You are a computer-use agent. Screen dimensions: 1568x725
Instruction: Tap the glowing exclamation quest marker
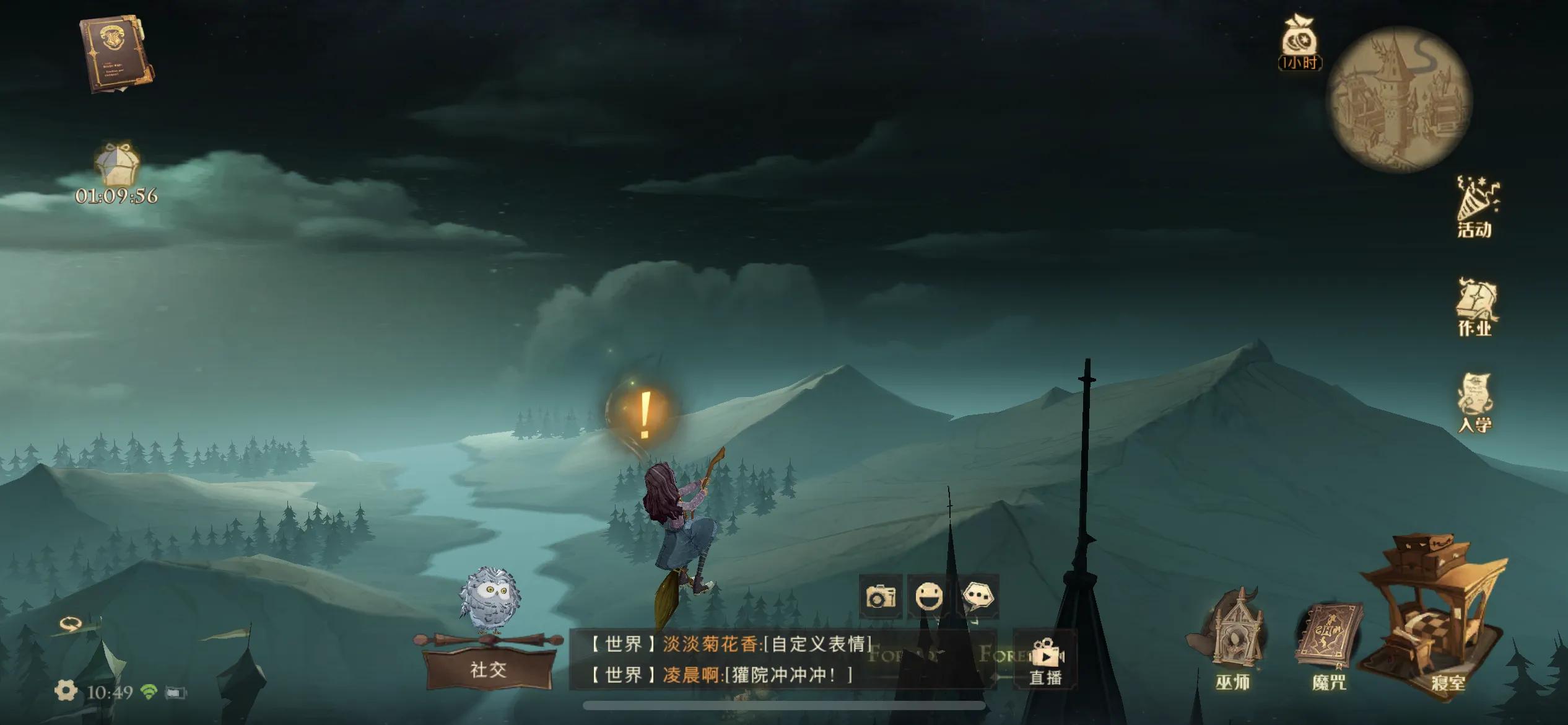click(x=644, y=413)
